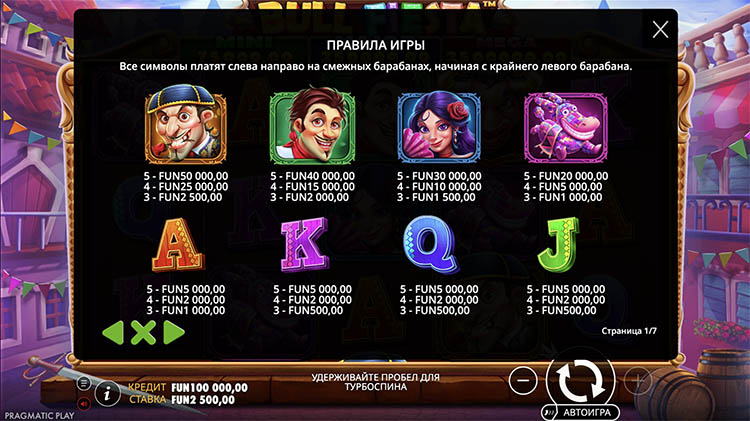Go to the next rules page arrow
Screen dimensions: 750x421
[173, 332]
